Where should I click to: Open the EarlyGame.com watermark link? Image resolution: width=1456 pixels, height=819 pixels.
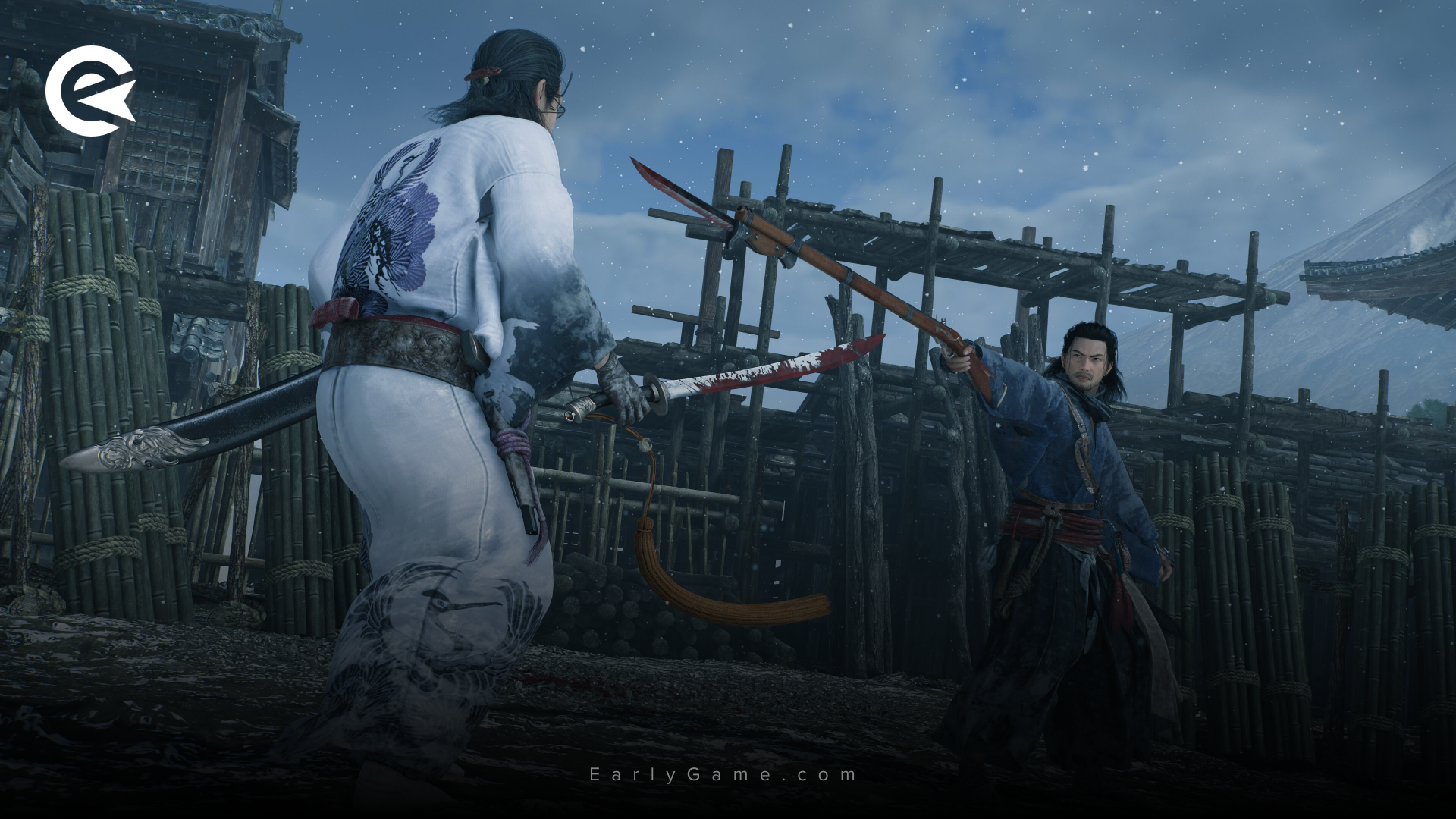pos(723,774)
